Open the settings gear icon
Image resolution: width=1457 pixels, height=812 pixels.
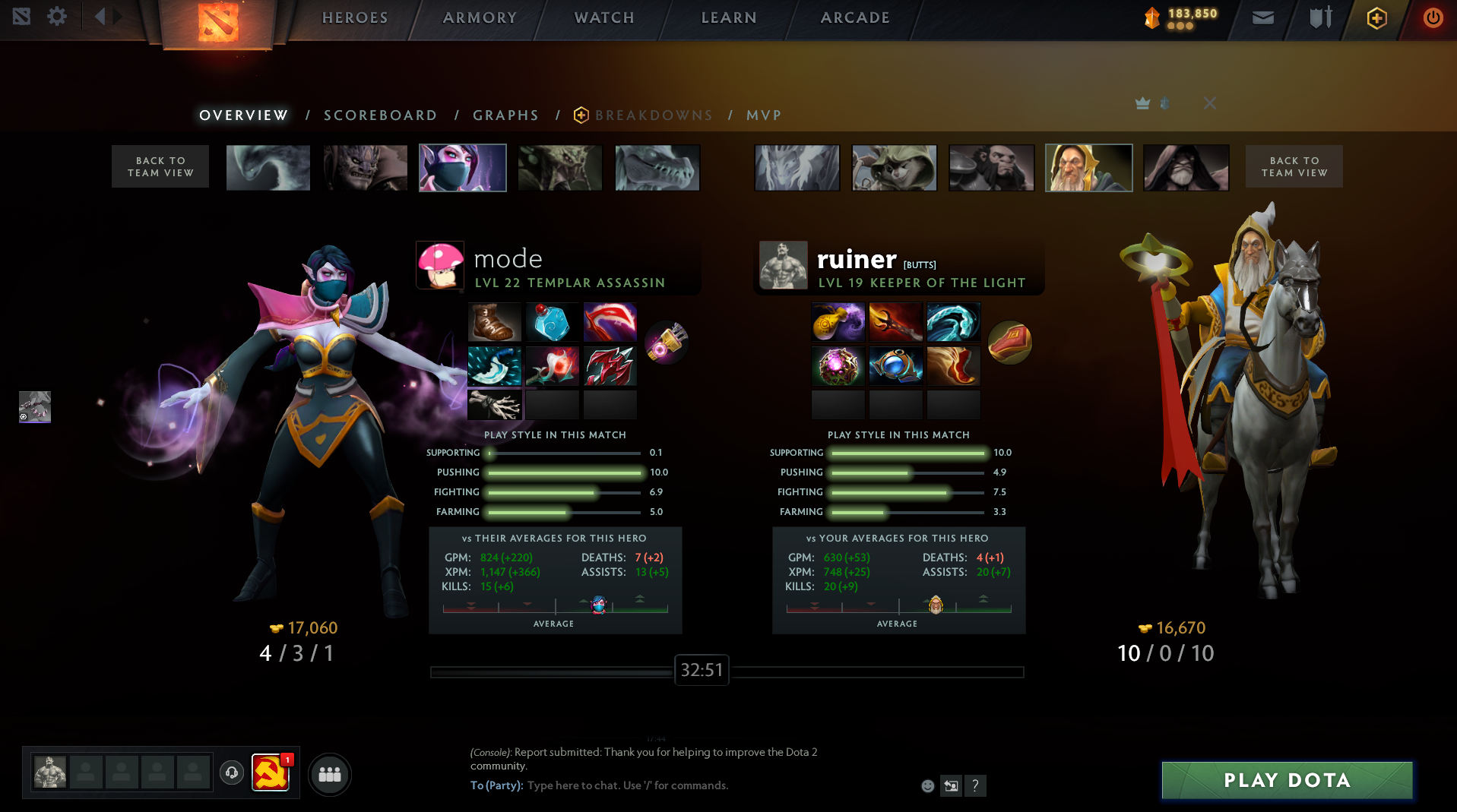(x=57, y=17)
